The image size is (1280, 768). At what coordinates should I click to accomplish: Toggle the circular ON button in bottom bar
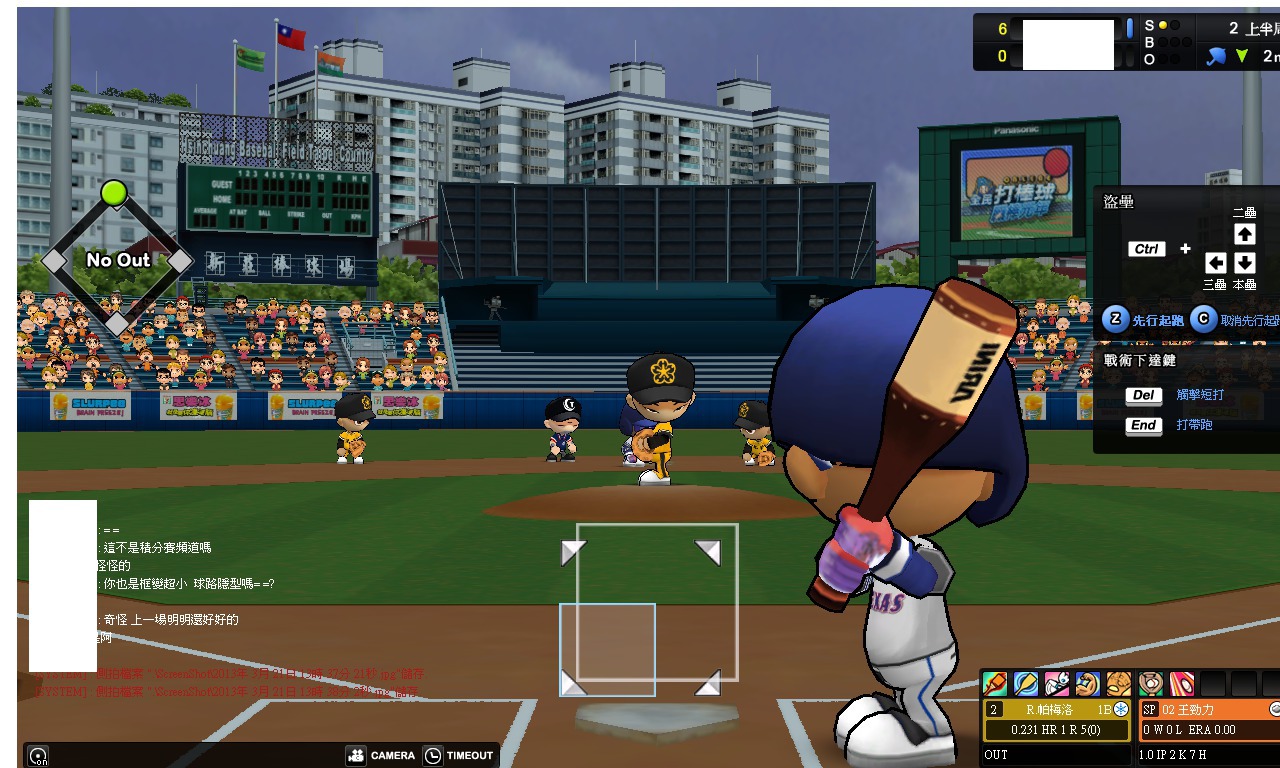[x=38, y=756]
